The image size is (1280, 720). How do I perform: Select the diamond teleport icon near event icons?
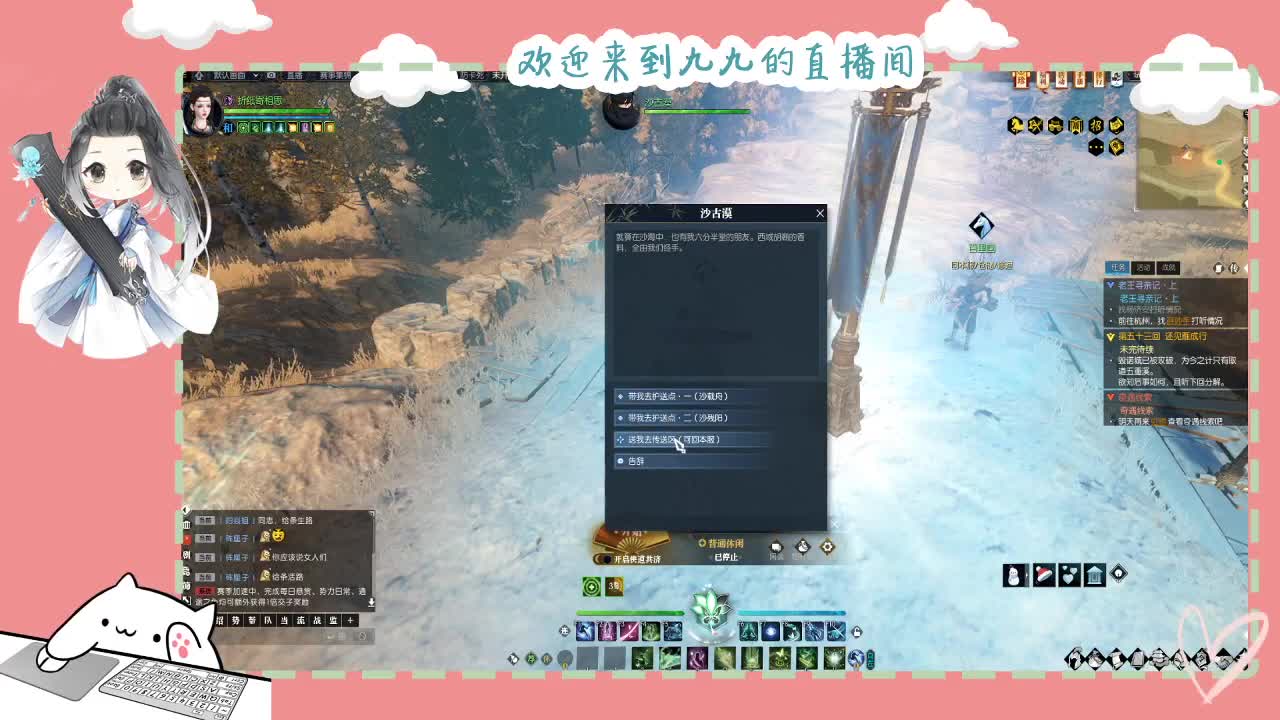click(1117, 573)
